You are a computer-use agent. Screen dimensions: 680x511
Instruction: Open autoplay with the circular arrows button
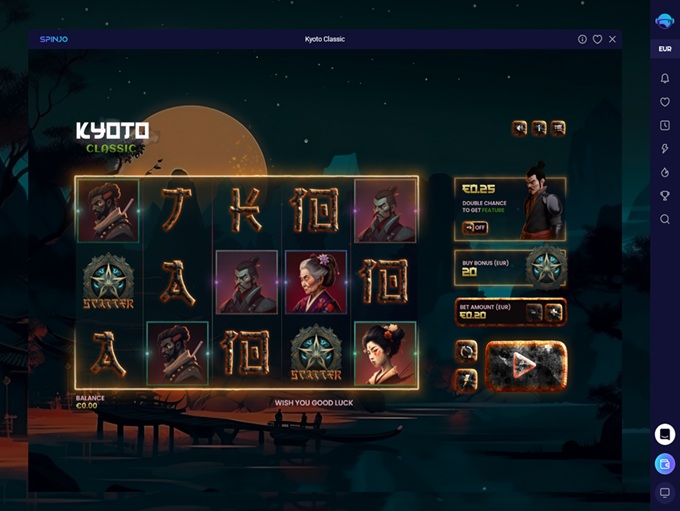pos(467,351)
